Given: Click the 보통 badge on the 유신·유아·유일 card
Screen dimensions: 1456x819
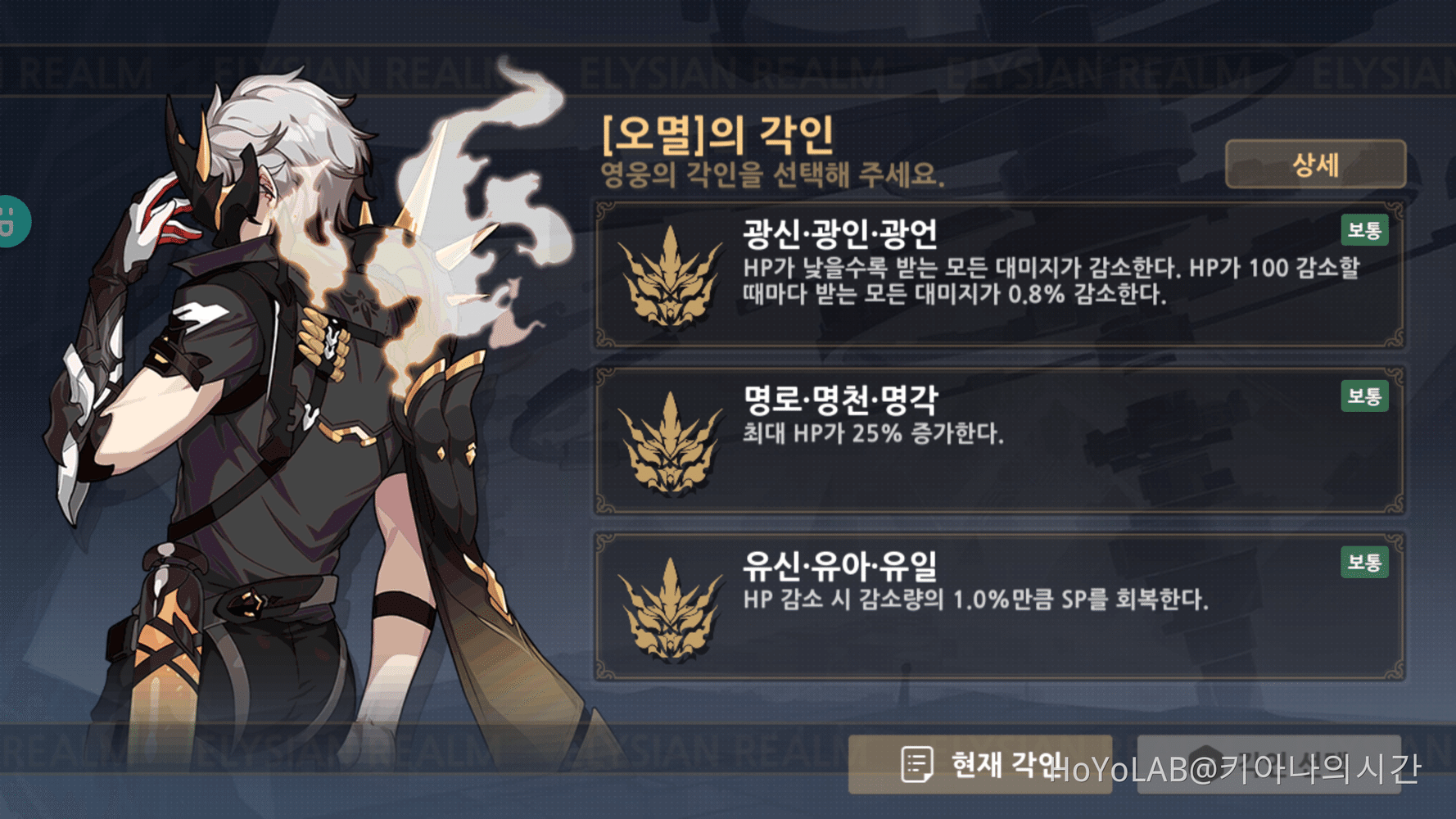Looking at the screenshot, I should (x=1364, y=563).
